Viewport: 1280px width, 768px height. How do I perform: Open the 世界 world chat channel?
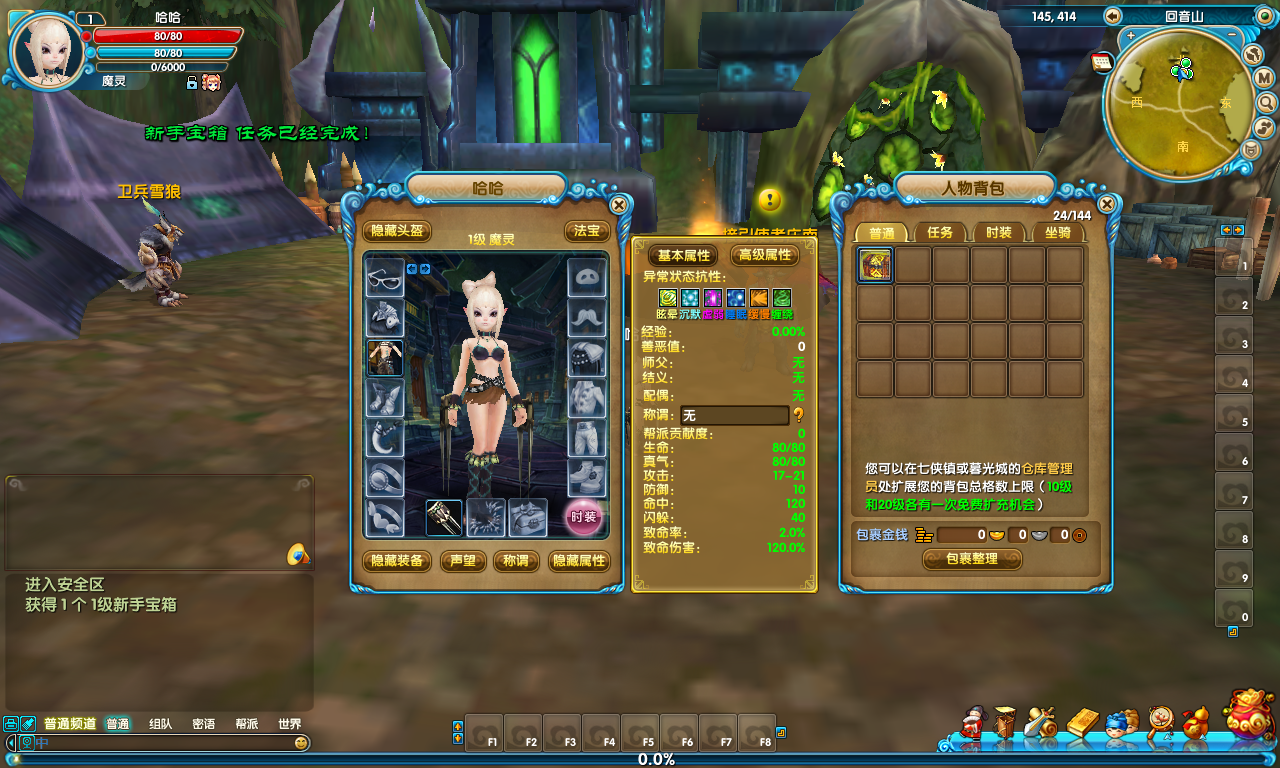point(289,724)
